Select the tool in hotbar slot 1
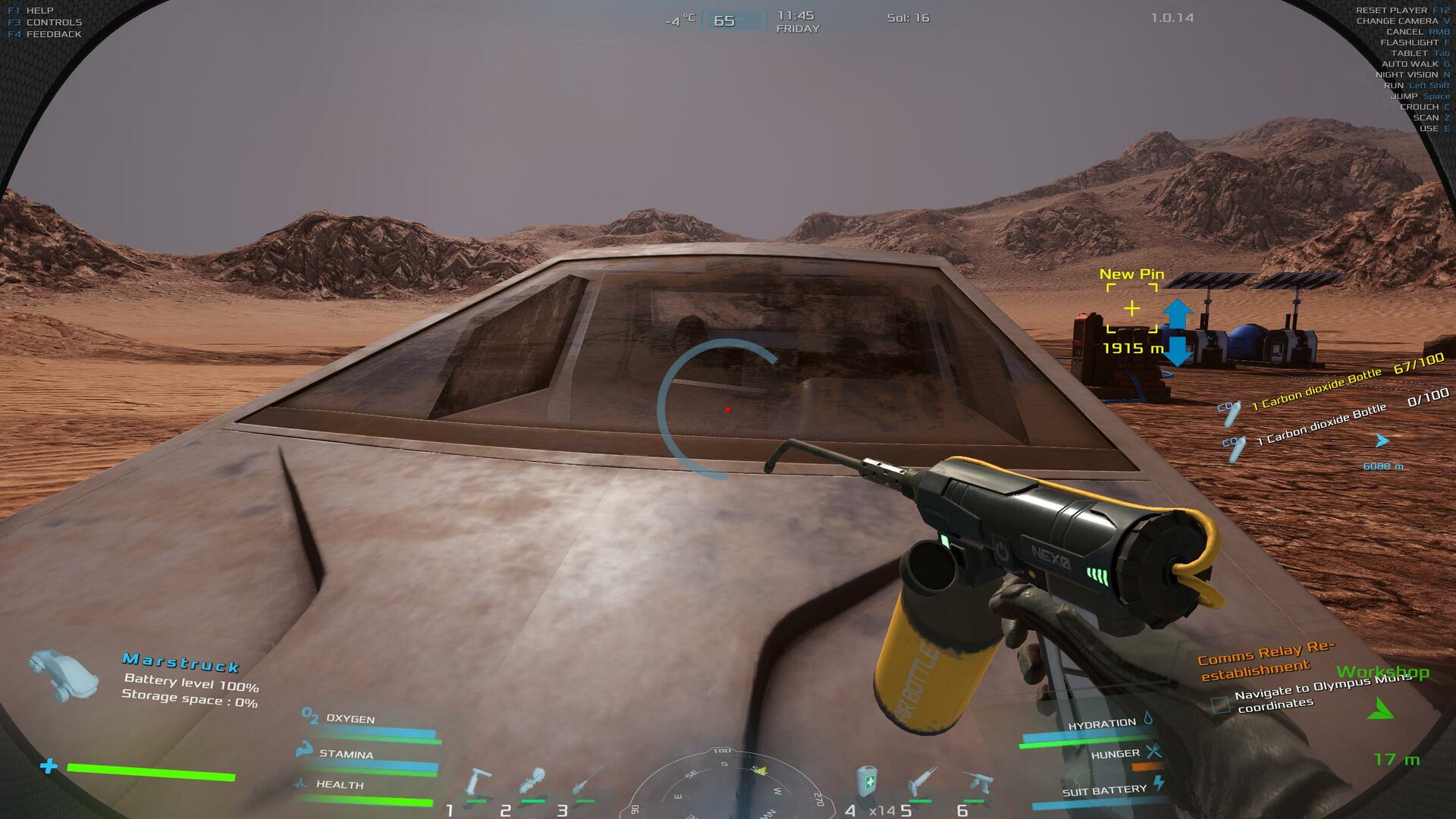Screen dimensions: 1456x819 [478, 783]
